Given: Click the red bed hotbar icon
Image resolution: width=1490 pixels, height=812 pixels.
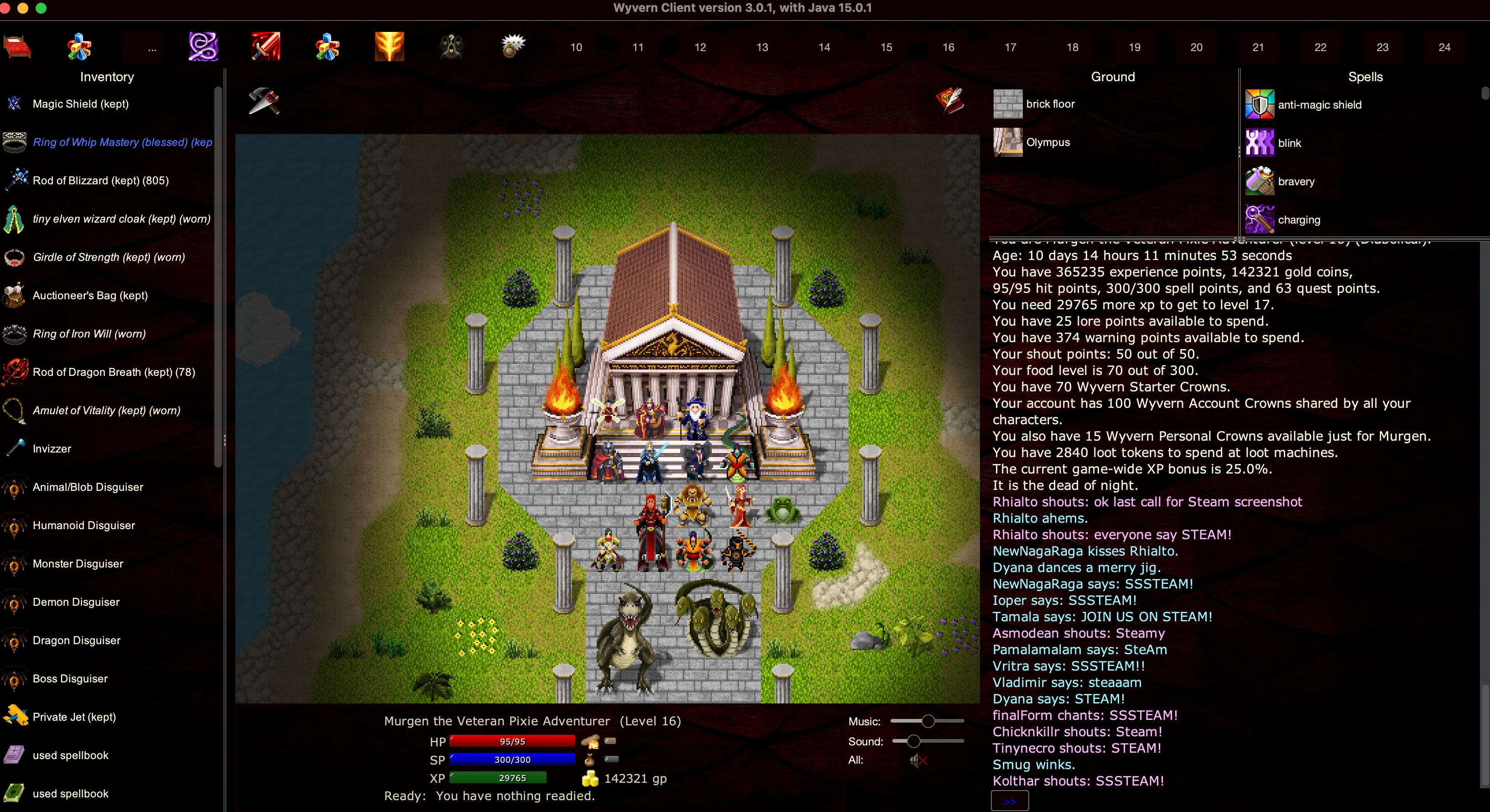Looking at the screenshot, I should tap(17, 47).
